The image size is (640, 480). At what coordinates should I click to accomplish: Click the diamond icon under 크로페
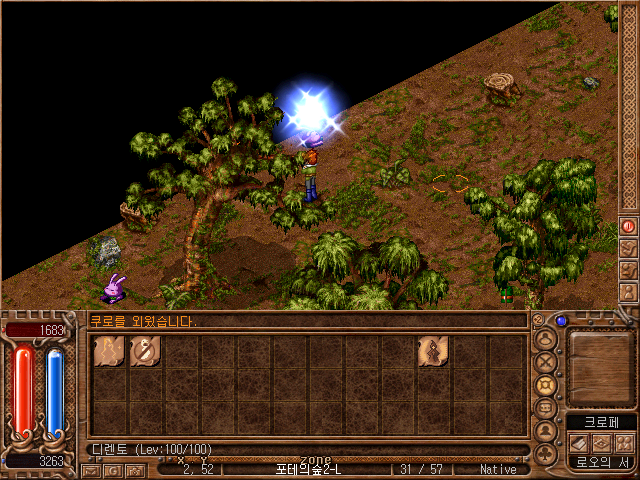(x=601, y=442)
